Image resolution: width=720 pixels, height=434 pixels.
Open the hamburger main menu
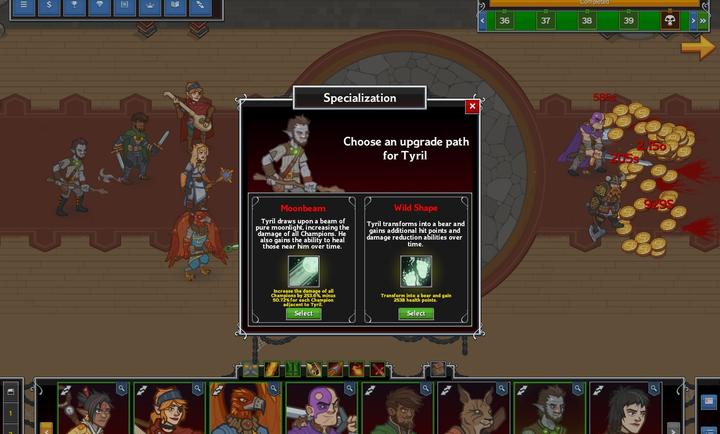tap(24, 6)
